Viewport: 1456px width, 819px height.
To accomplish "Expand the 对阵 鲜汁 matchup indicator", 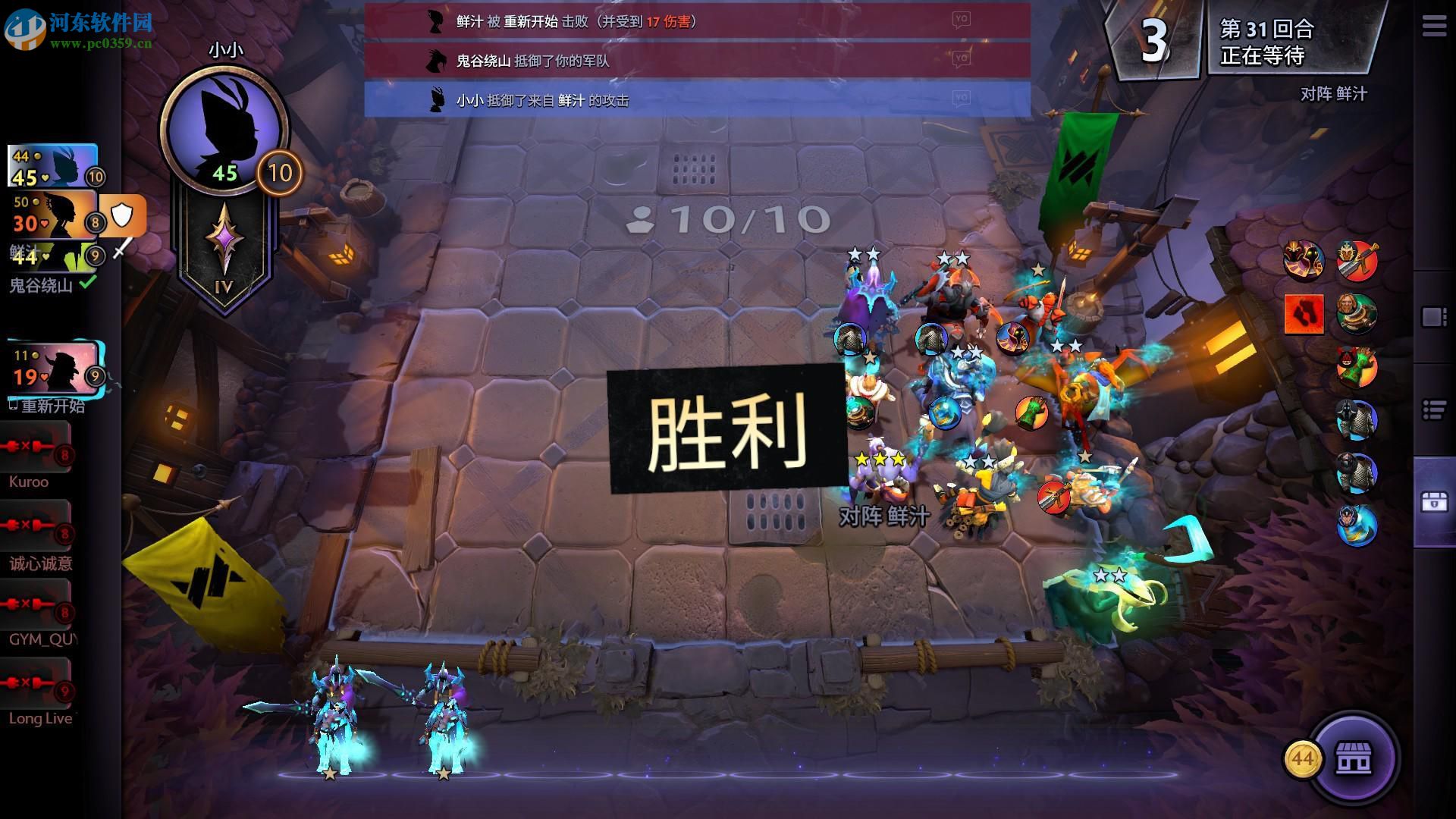I will (x=1335, y=95).
